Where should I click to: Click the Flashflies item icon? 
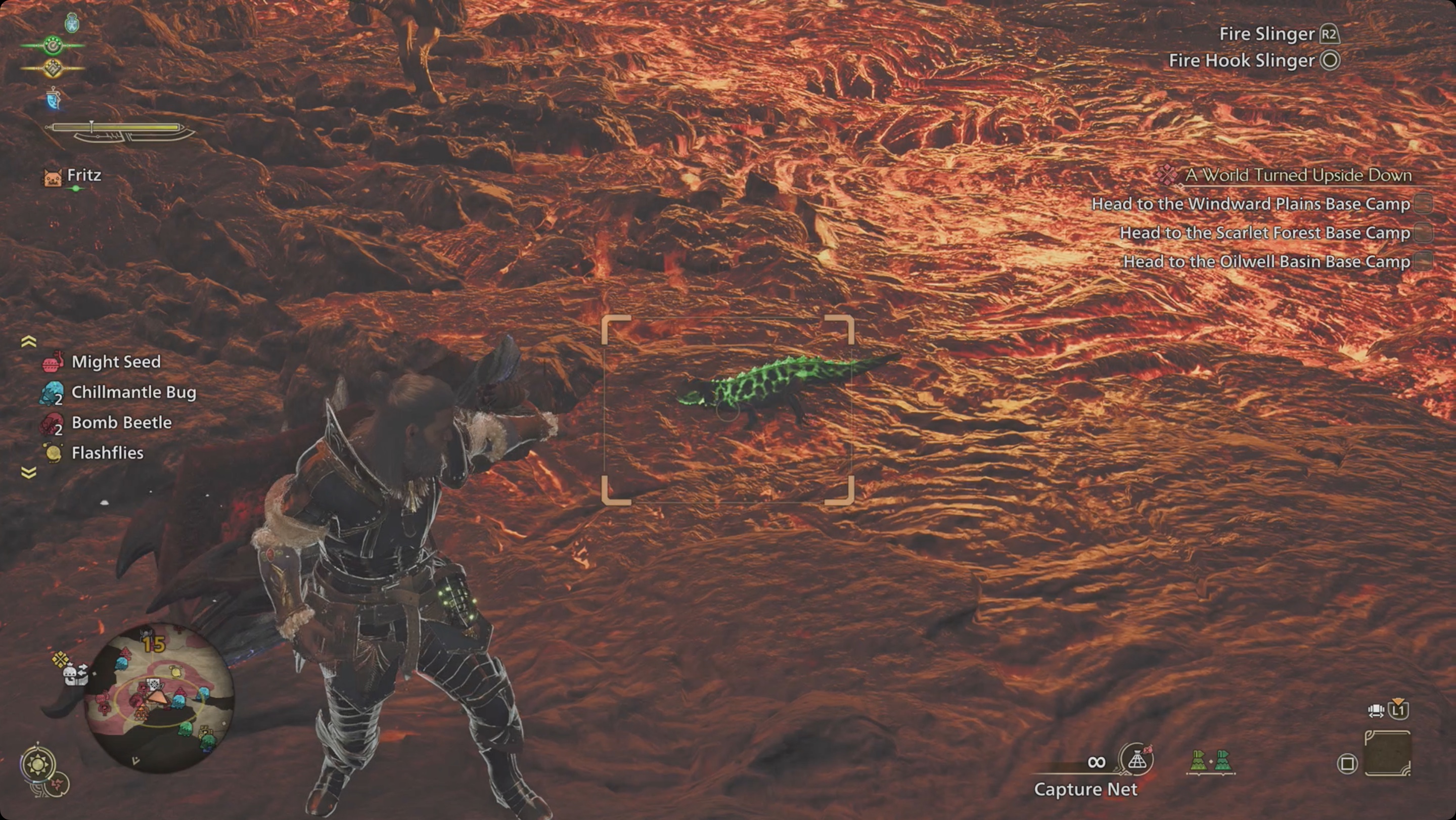52,452
